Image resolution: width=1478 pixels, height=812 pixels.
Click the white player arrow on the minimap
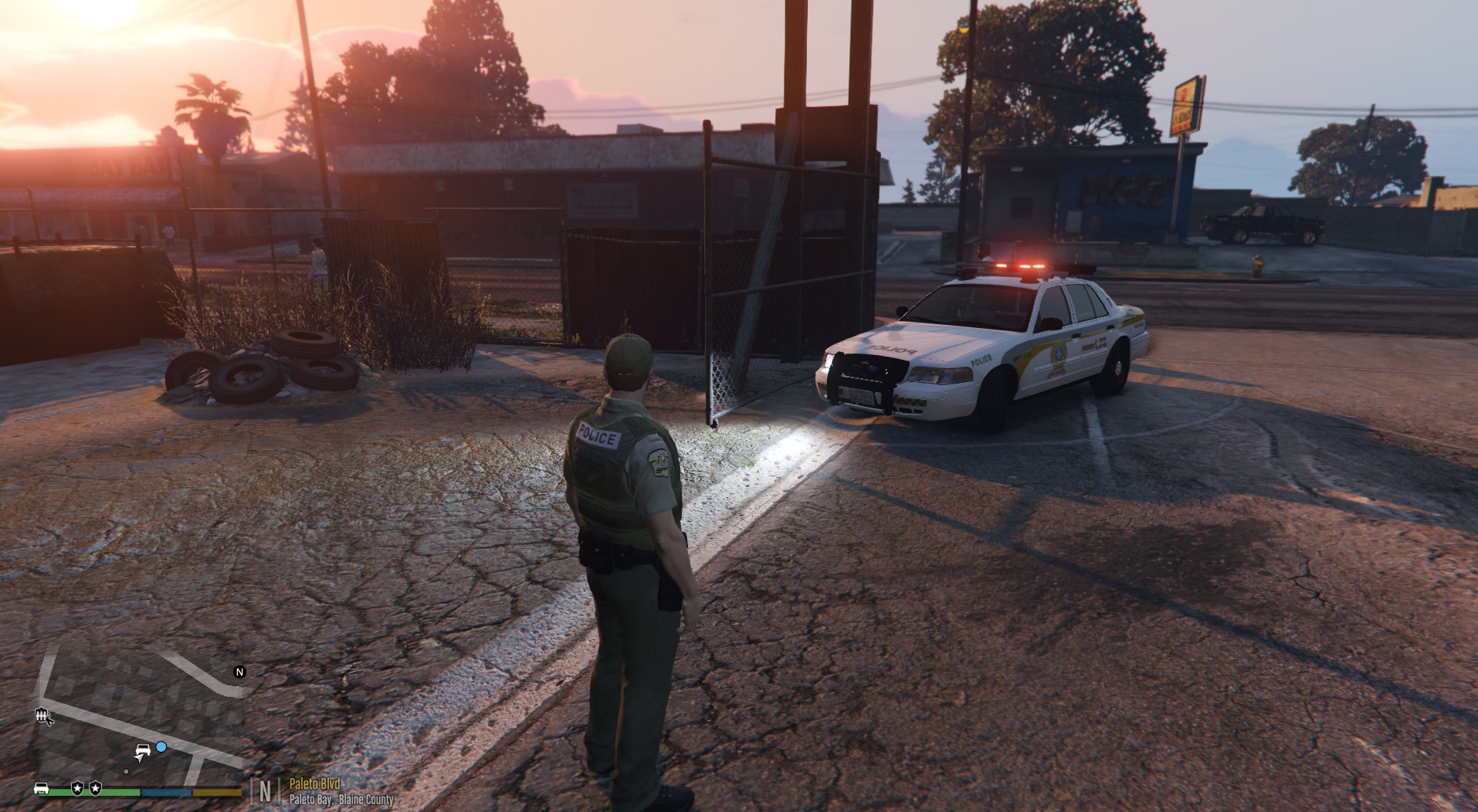click(x=141, y=760)
